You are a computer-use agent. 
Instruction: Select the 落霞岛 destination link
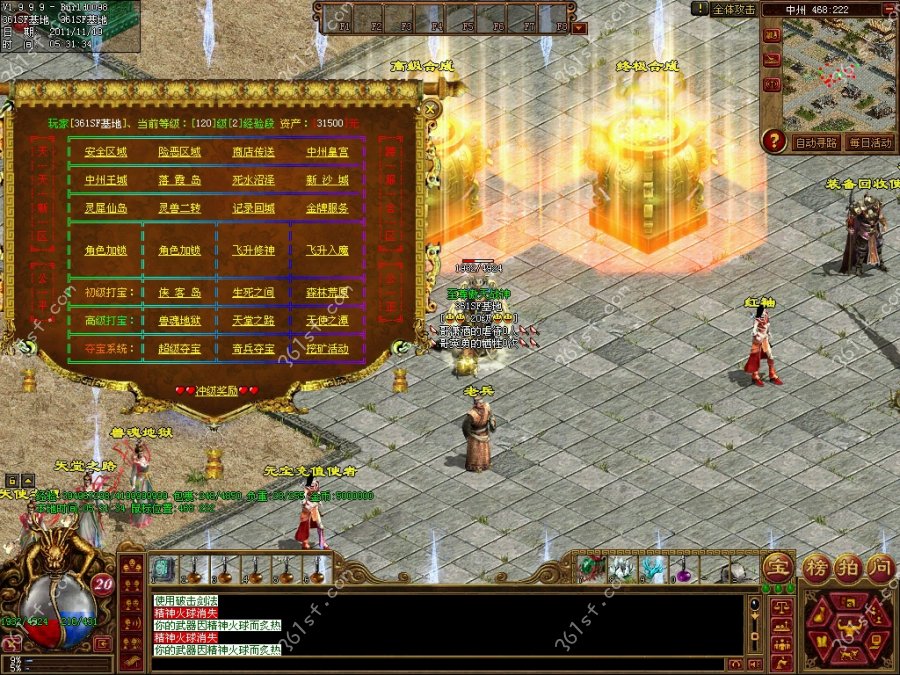point(179,180)
